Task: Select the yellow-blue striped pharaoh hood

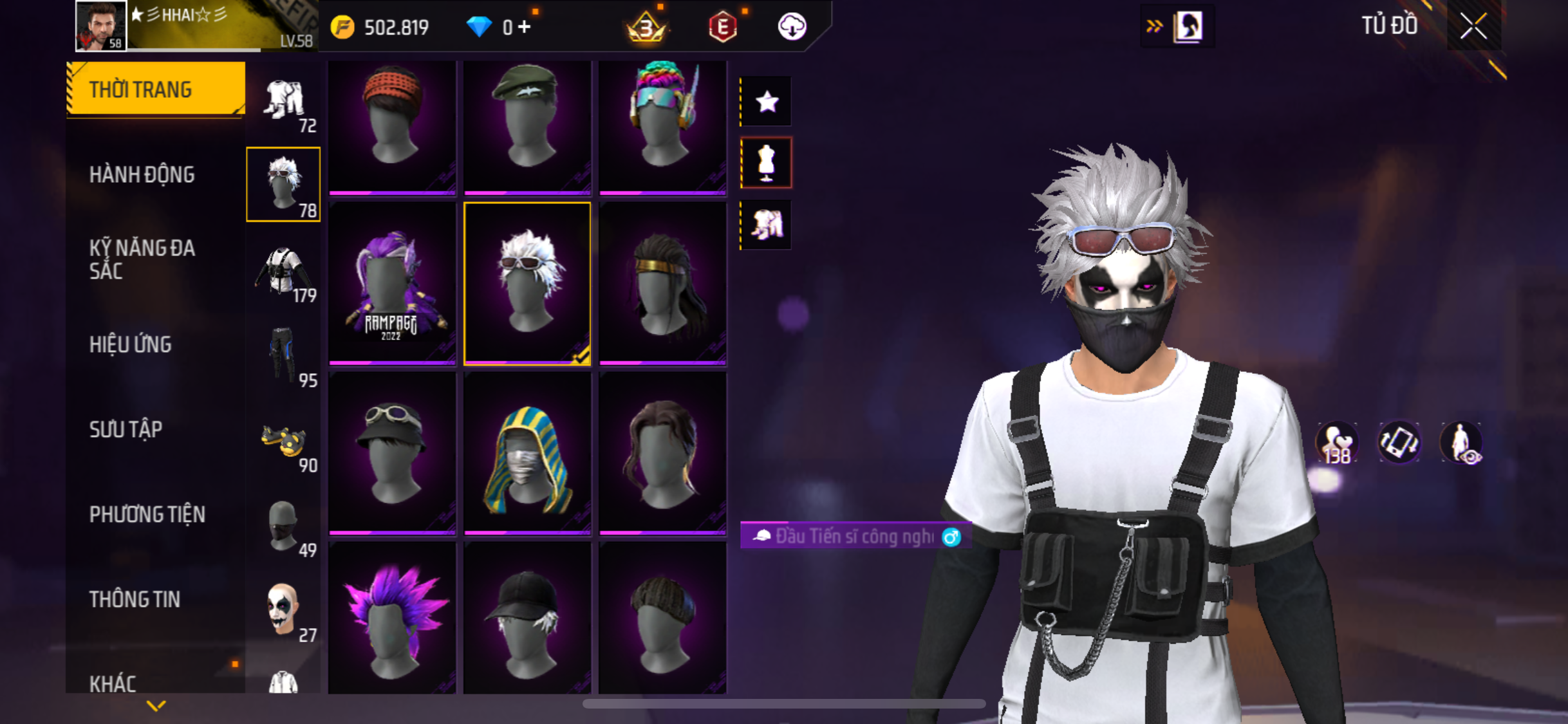Action: tap(527, 454)
